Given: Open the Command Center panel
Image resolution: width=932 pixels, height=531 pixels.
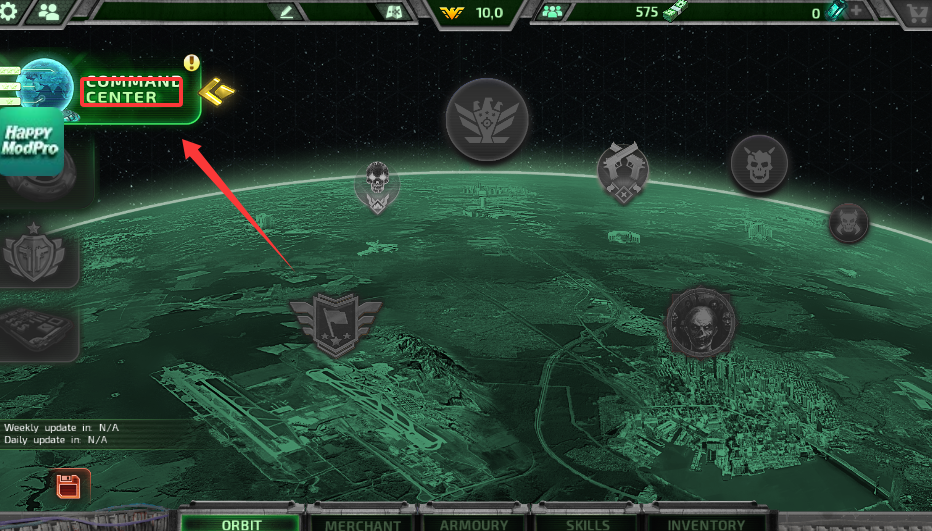Looking at the screenshot, I should tap(130, 90).
